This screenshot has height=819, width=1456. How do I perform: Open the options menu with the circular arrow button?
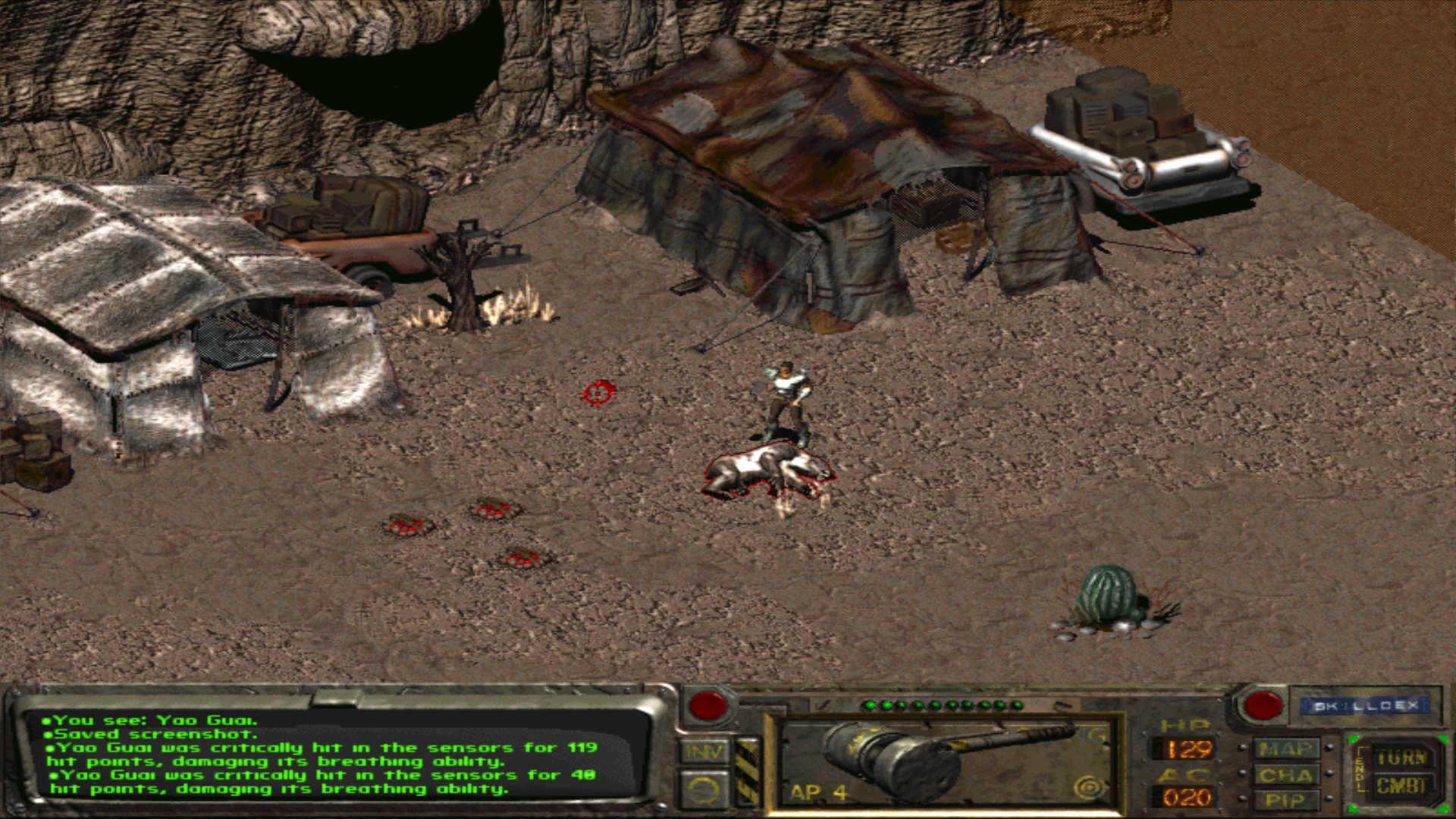(703, 789)
